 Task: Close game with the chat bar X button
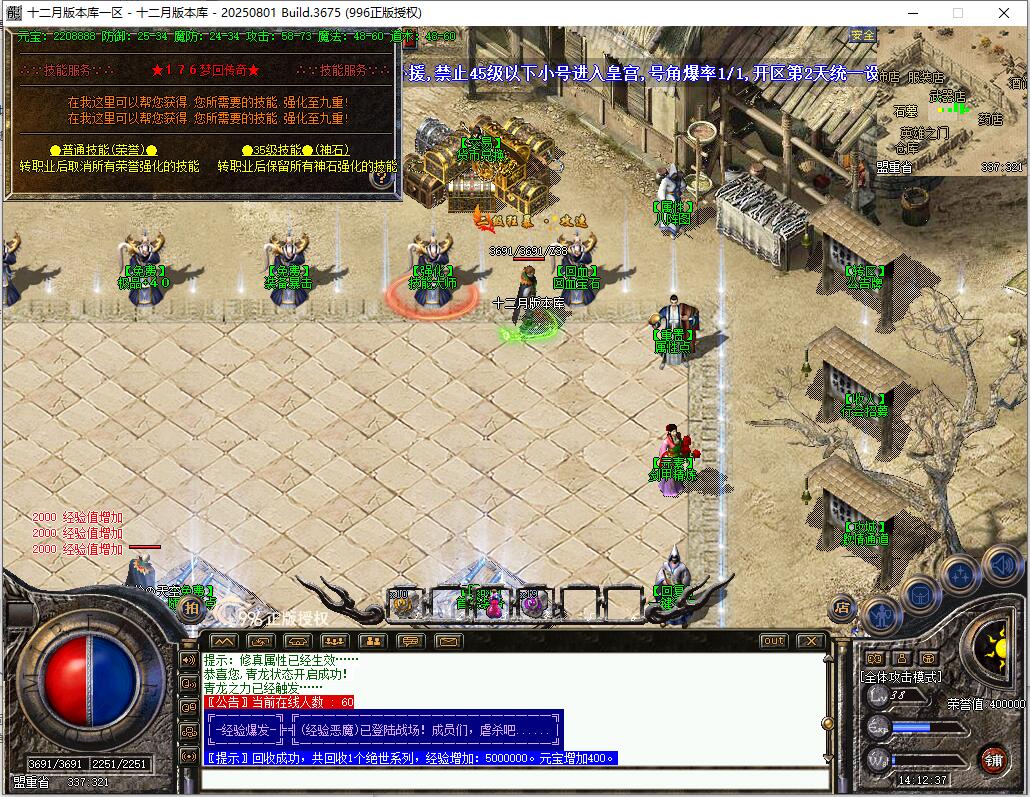point(810,641)
